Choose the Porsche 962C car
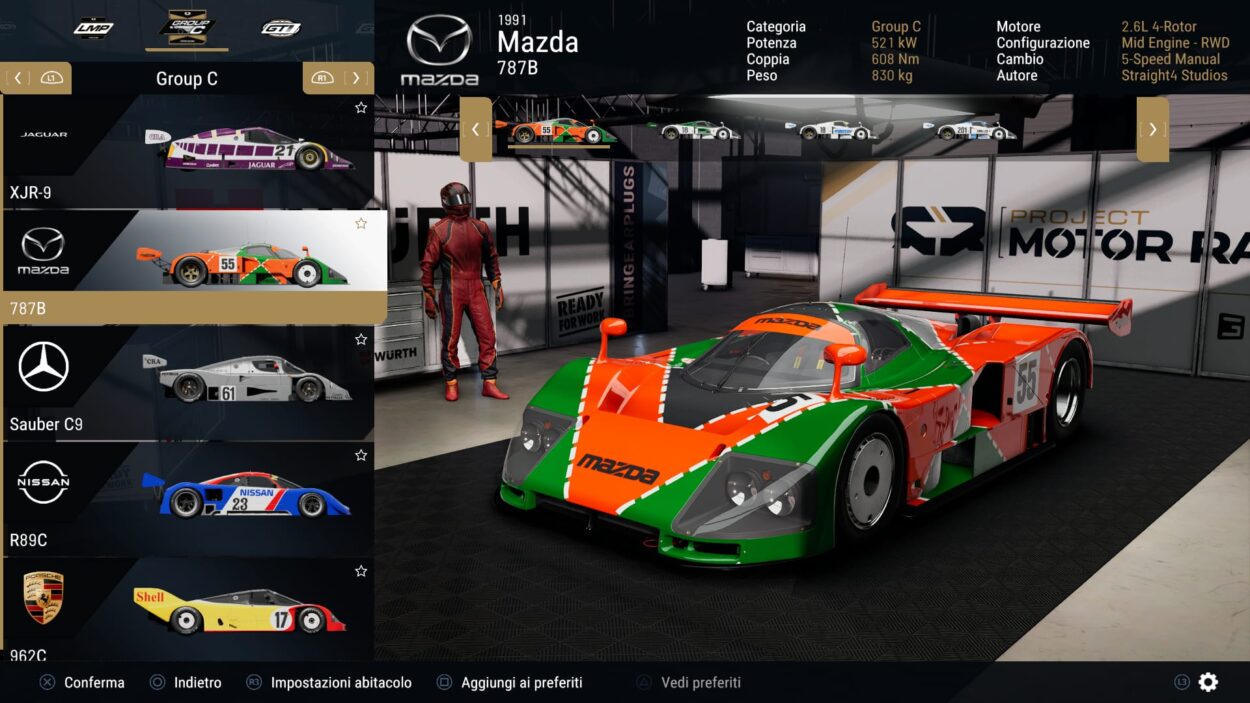Image resolution: width=1250 pixels, height=703 pixels. 187,610
